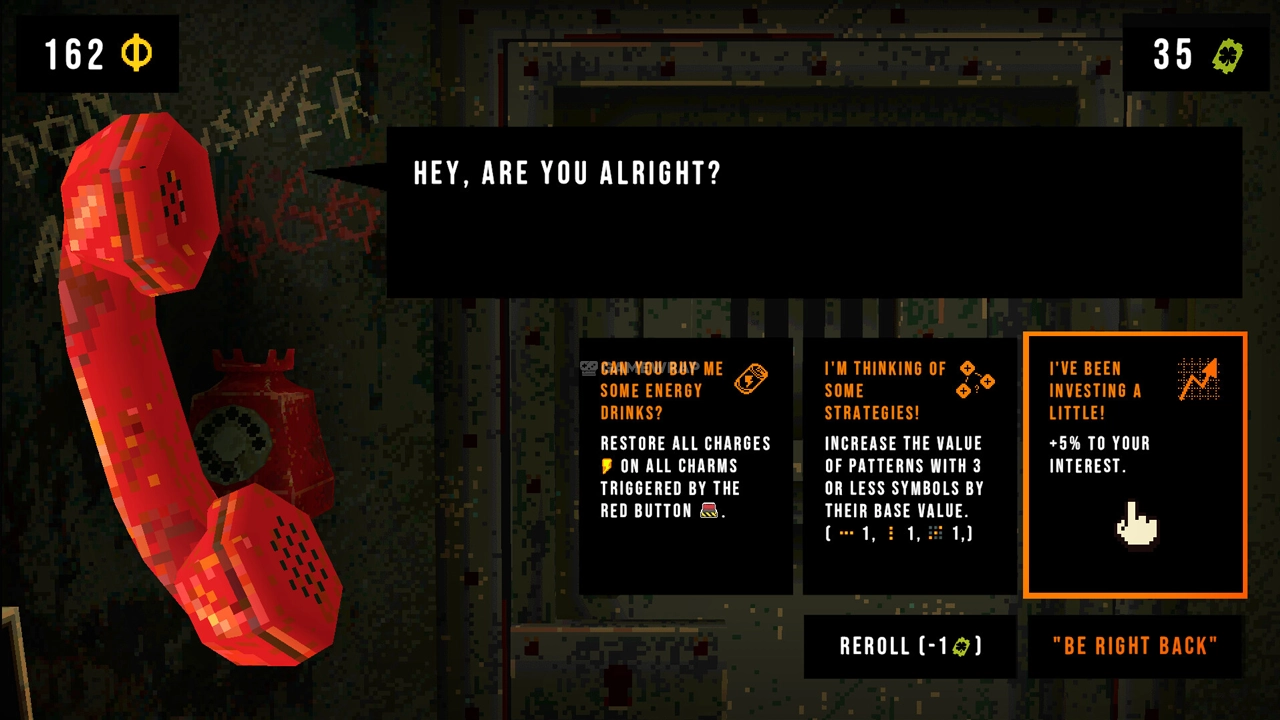This screenshot has width=1280, height=720.
Task: Select the "I'm thinking of some strategies" card
Action: (x=909, y=465)
